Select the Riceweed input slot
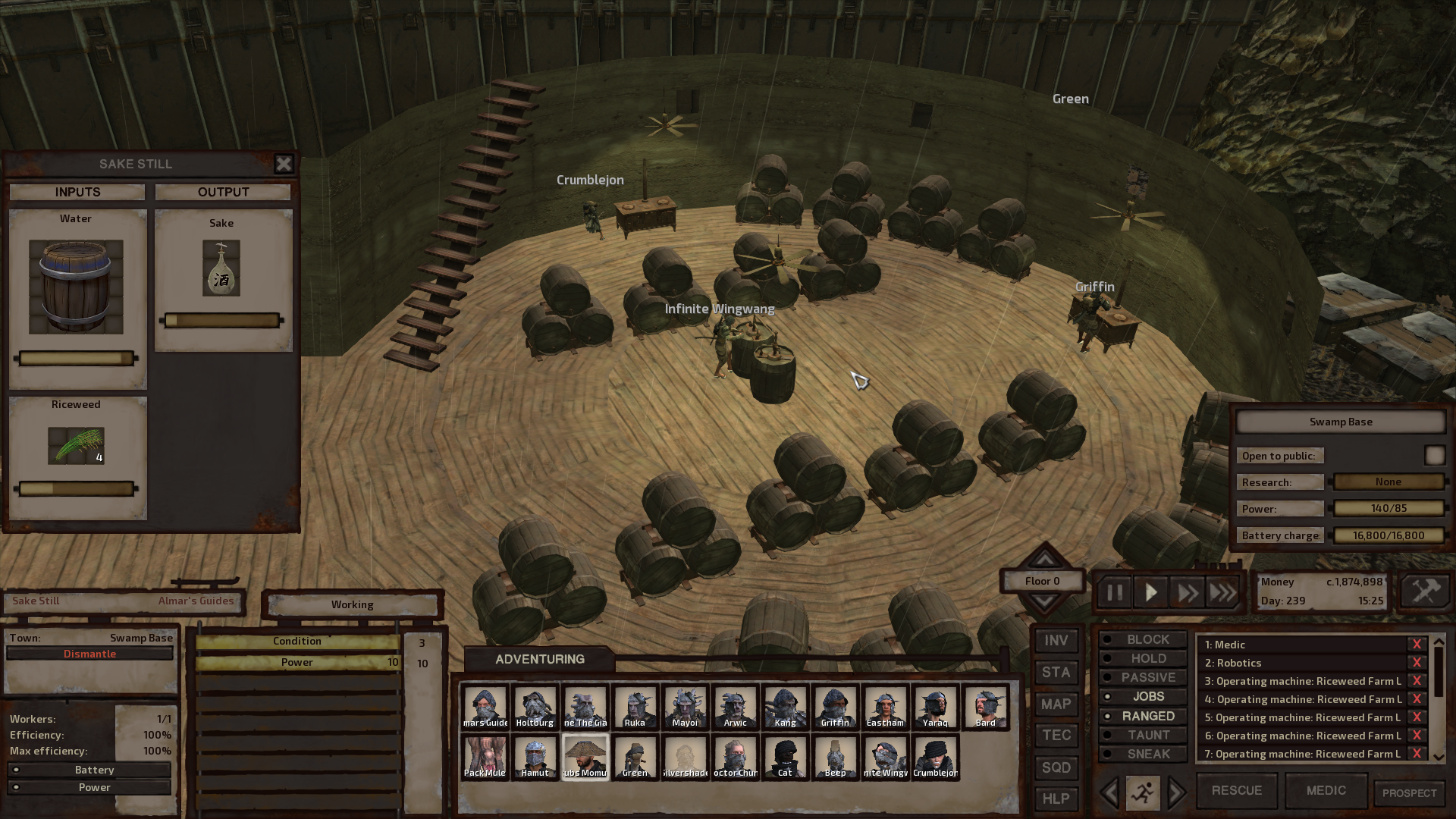This screenshot has height=819, width=1456. [76, 446]
